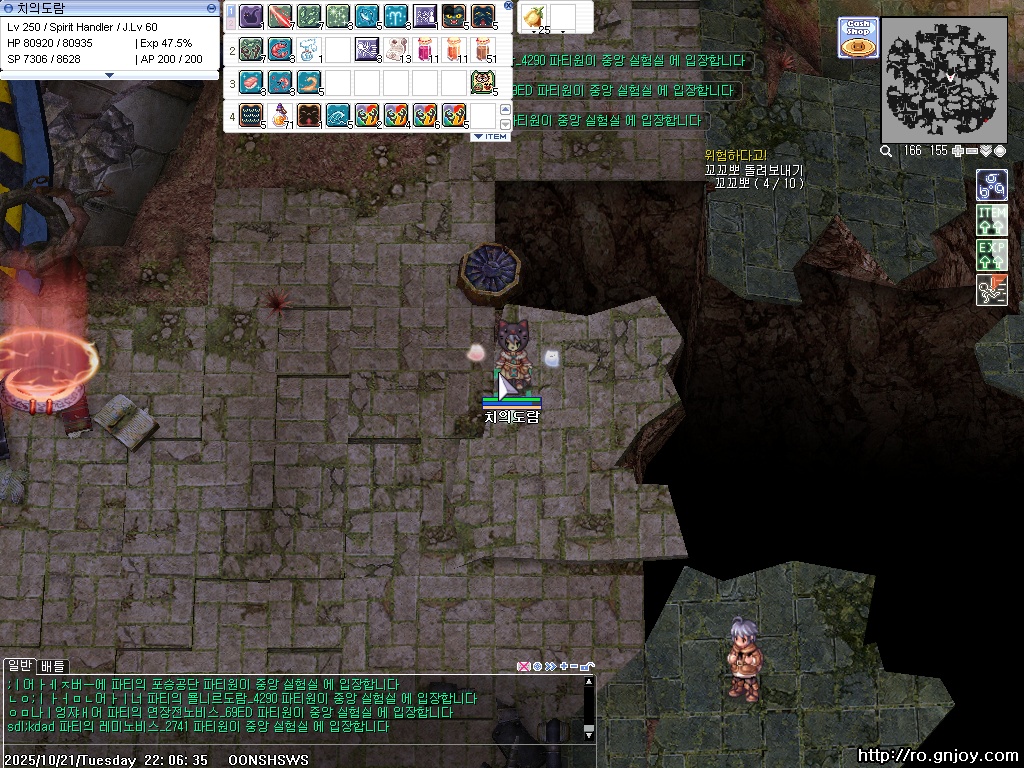
Task: Click the magnifier icon under the minimap
Action: click(886, 151)
